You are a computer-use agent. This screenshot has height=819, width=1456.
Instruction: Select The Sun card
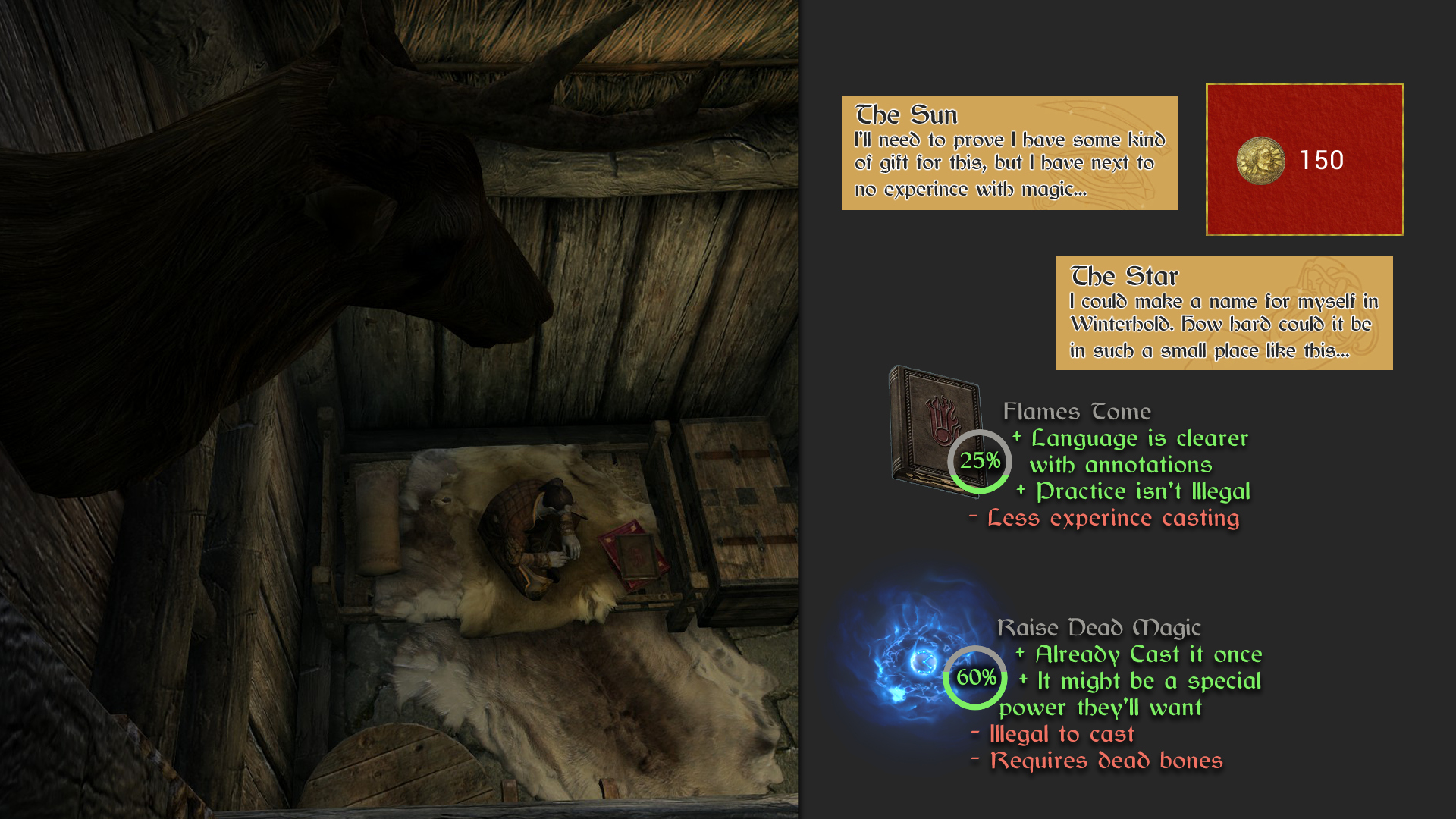tap(1009, 153)
